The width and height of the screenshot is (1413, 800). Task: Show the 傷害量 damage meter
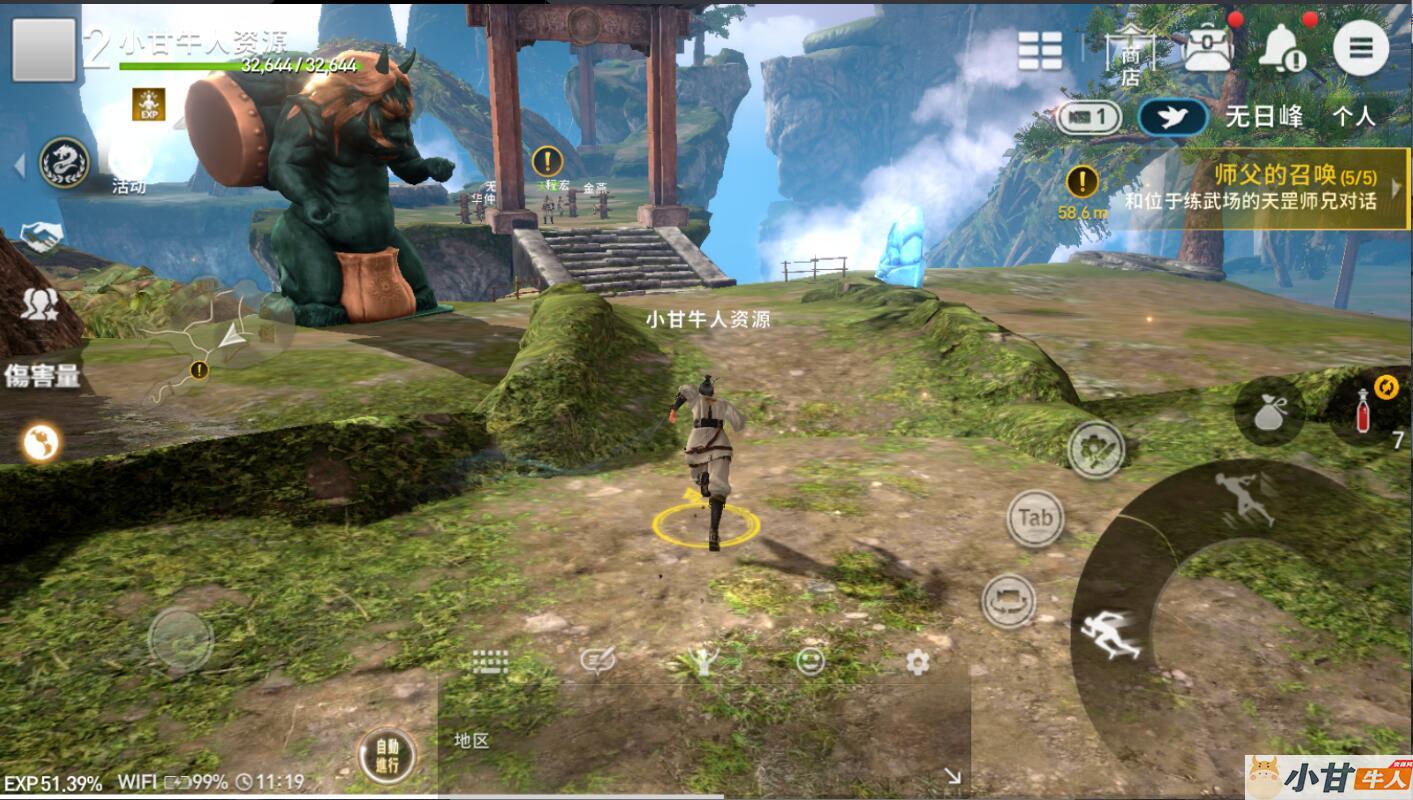pyautogui.click(x=42, y=376)
